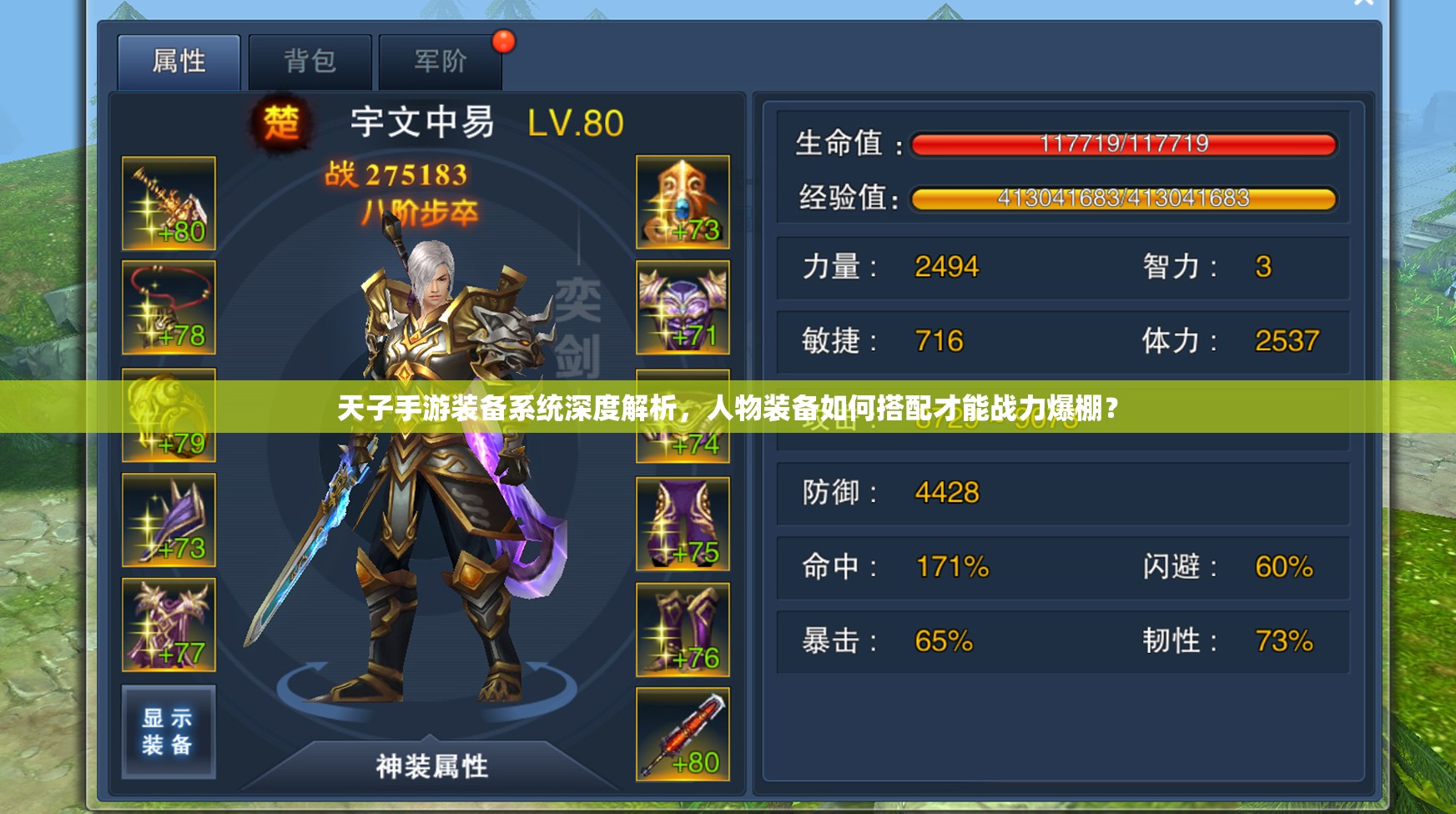Select the +75 purple boots equipment icon
This screenshot has width=1456, height=814.
click(682, 524)
